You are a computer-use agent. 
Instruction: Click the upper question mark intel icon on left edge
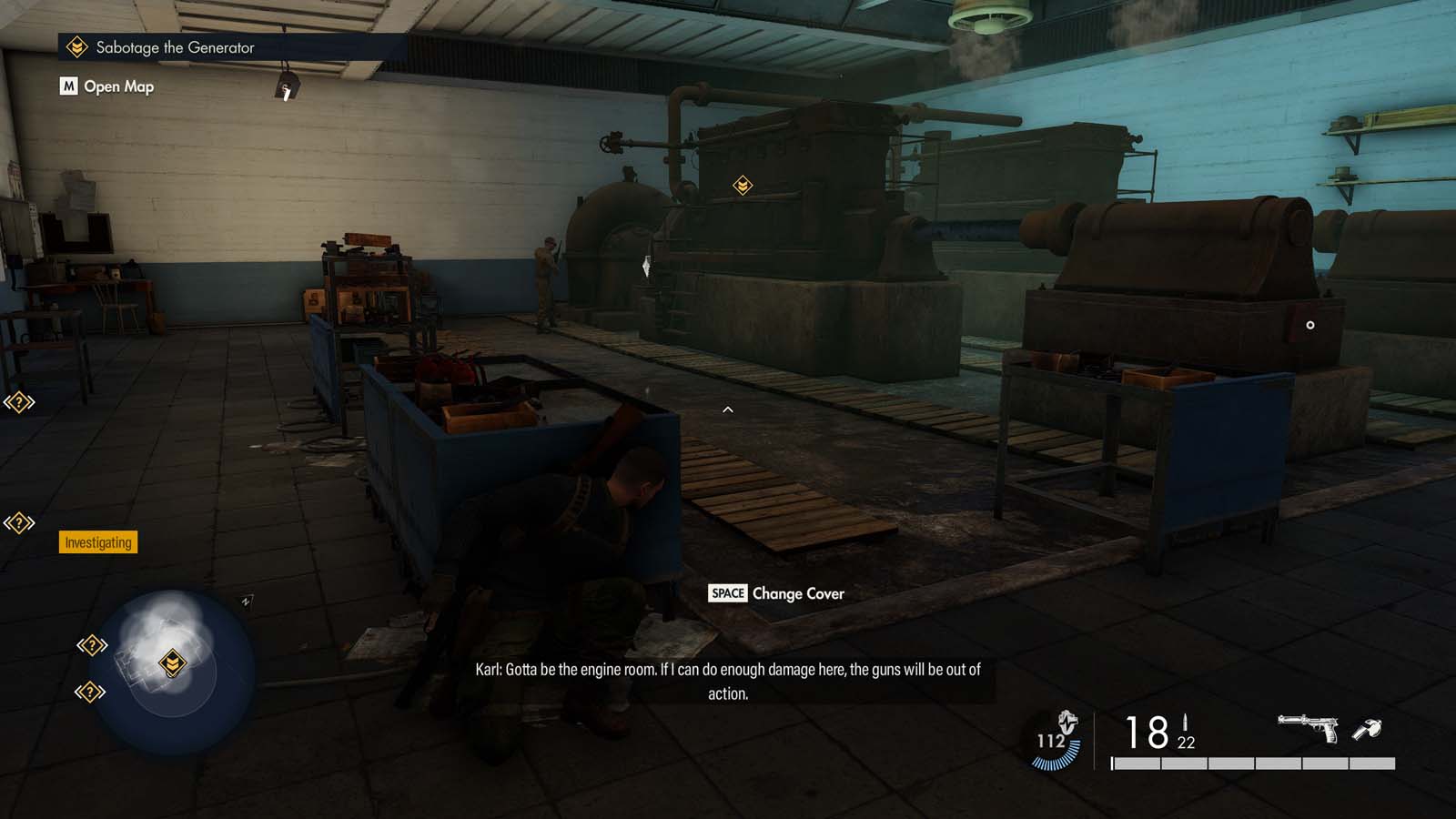(x=19, y=401)
